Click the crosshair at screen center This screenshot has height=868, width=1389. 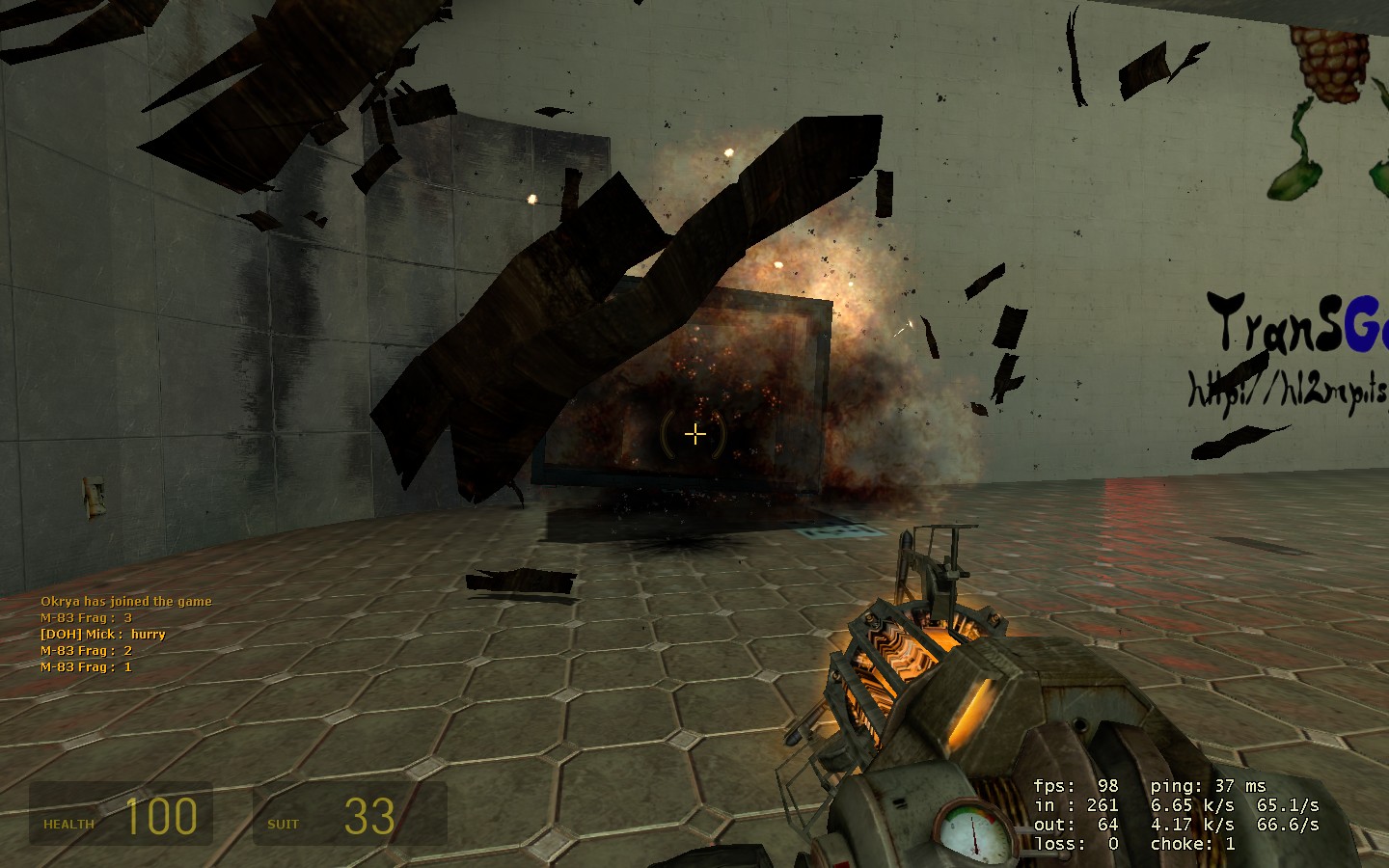pos(694,434)
